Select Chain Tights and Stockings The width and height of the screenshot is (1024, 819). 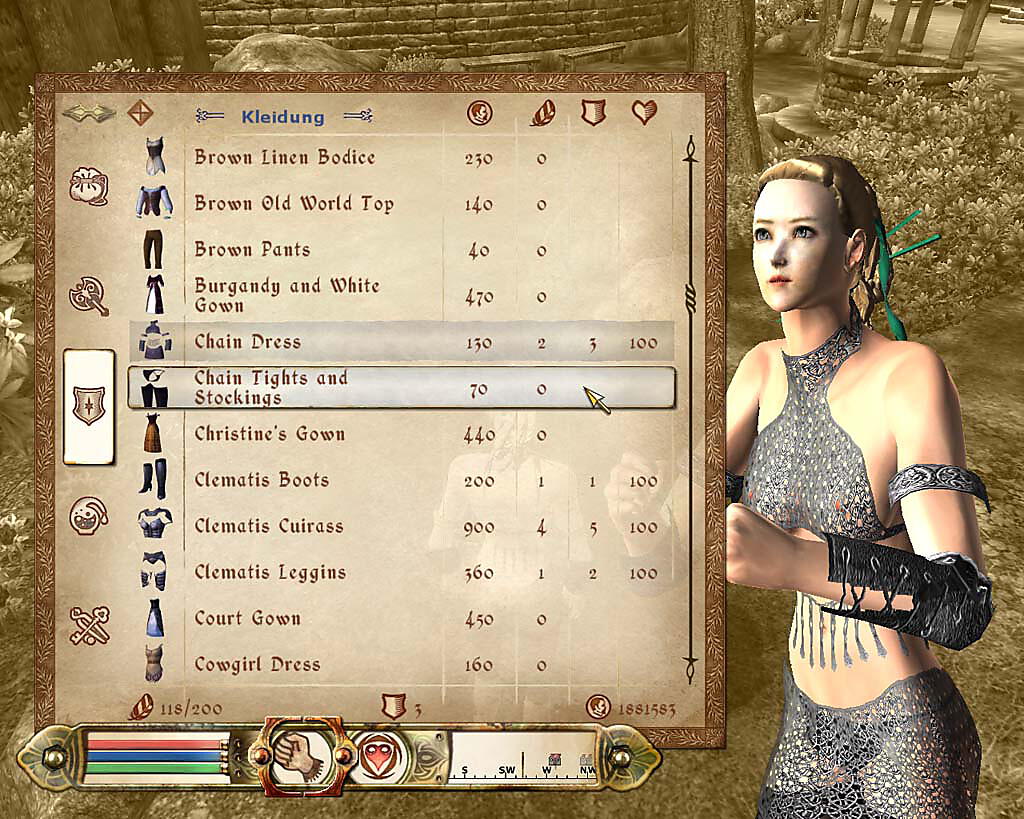[270, 388]
